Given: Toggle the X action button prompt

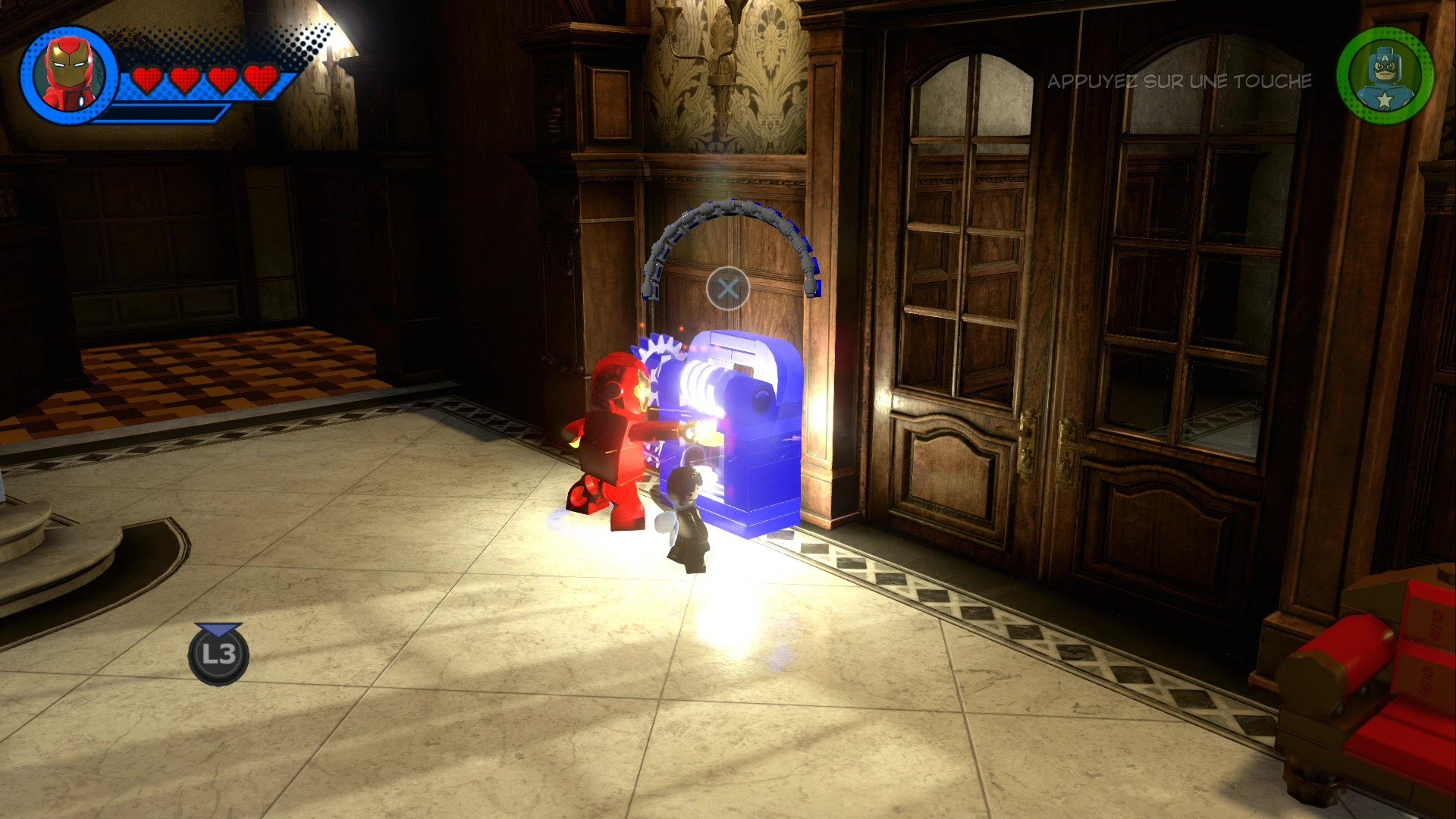Looking at the screenshot, I should click(730, 288).
